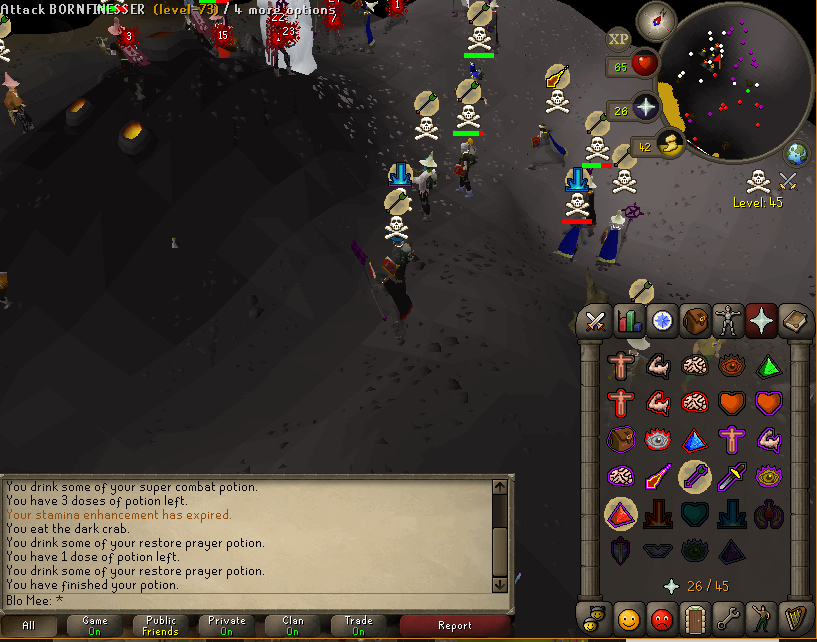Activate the Protect from Magic prayer
The width and height of the screenshot is (817, 642).
click(659, 477)
